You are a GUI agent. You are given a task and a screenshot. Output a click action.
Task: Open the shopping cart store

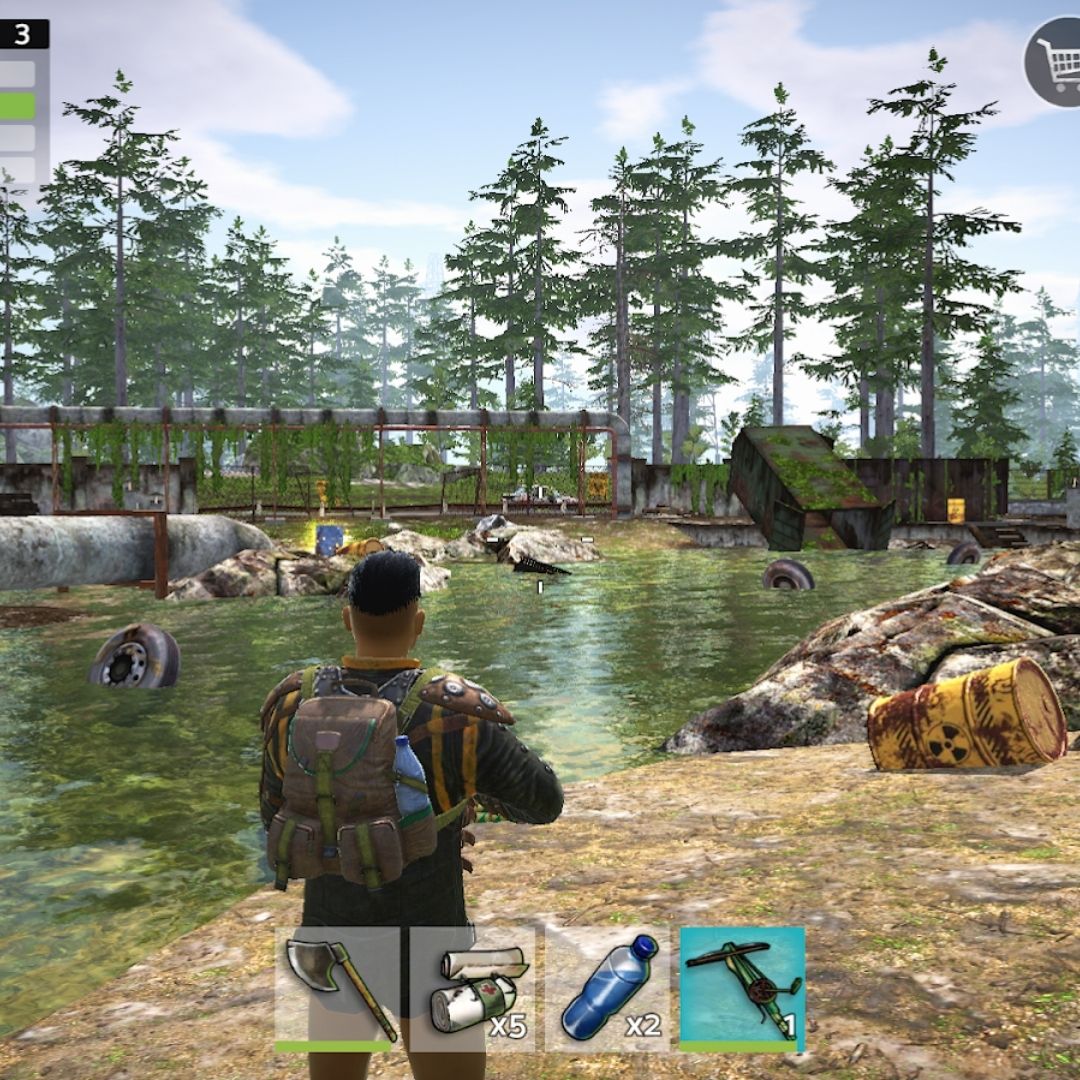[x=1054, y=63]
